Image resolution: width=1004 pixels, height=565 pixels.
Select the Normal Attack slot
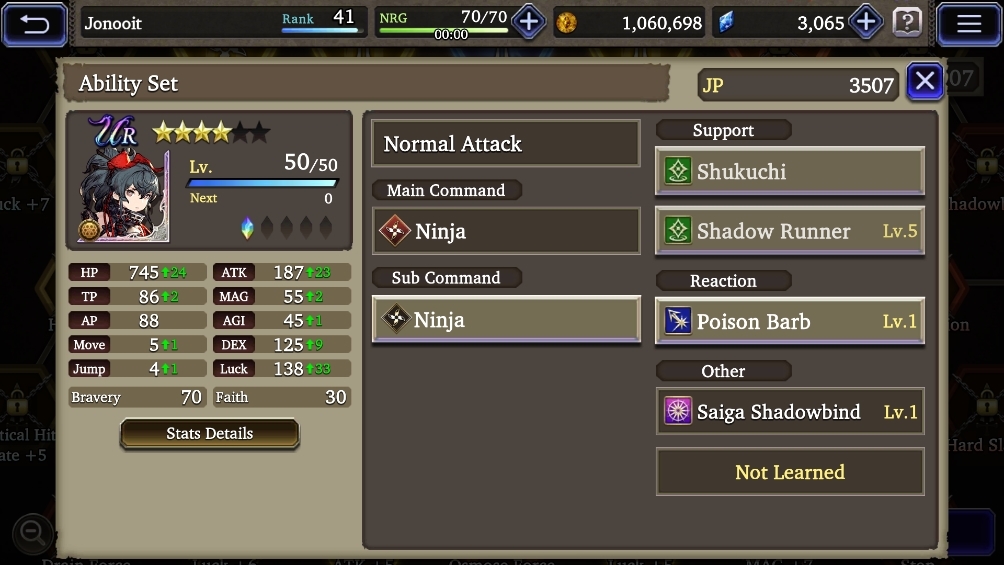(x=505, y=144)
